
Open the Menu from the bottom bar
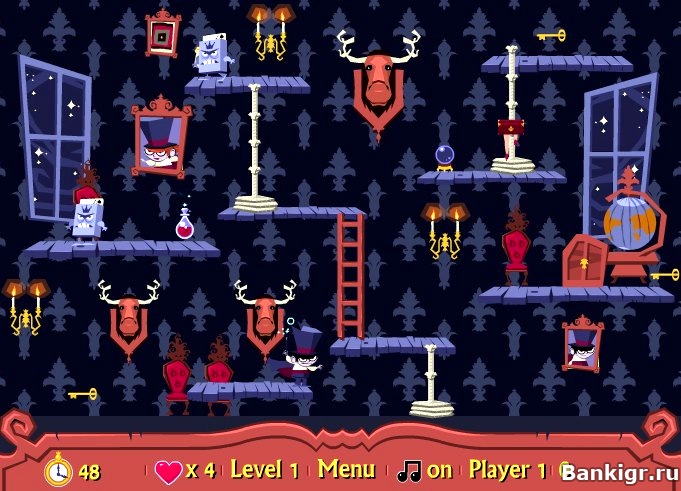346,469
